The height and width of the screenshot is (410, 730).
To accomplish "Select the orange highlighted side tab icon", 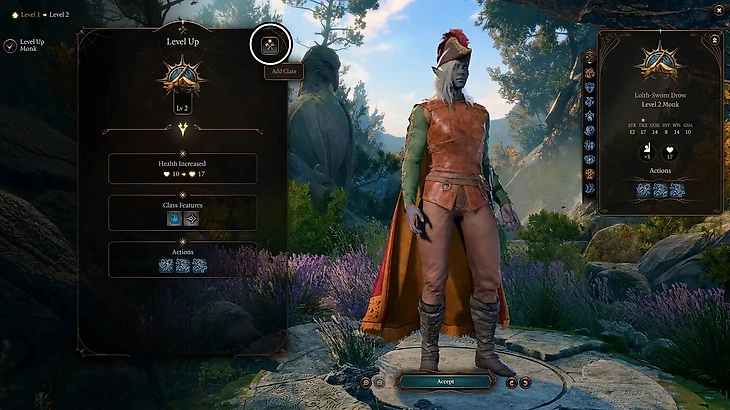I will tap(589, 174).
